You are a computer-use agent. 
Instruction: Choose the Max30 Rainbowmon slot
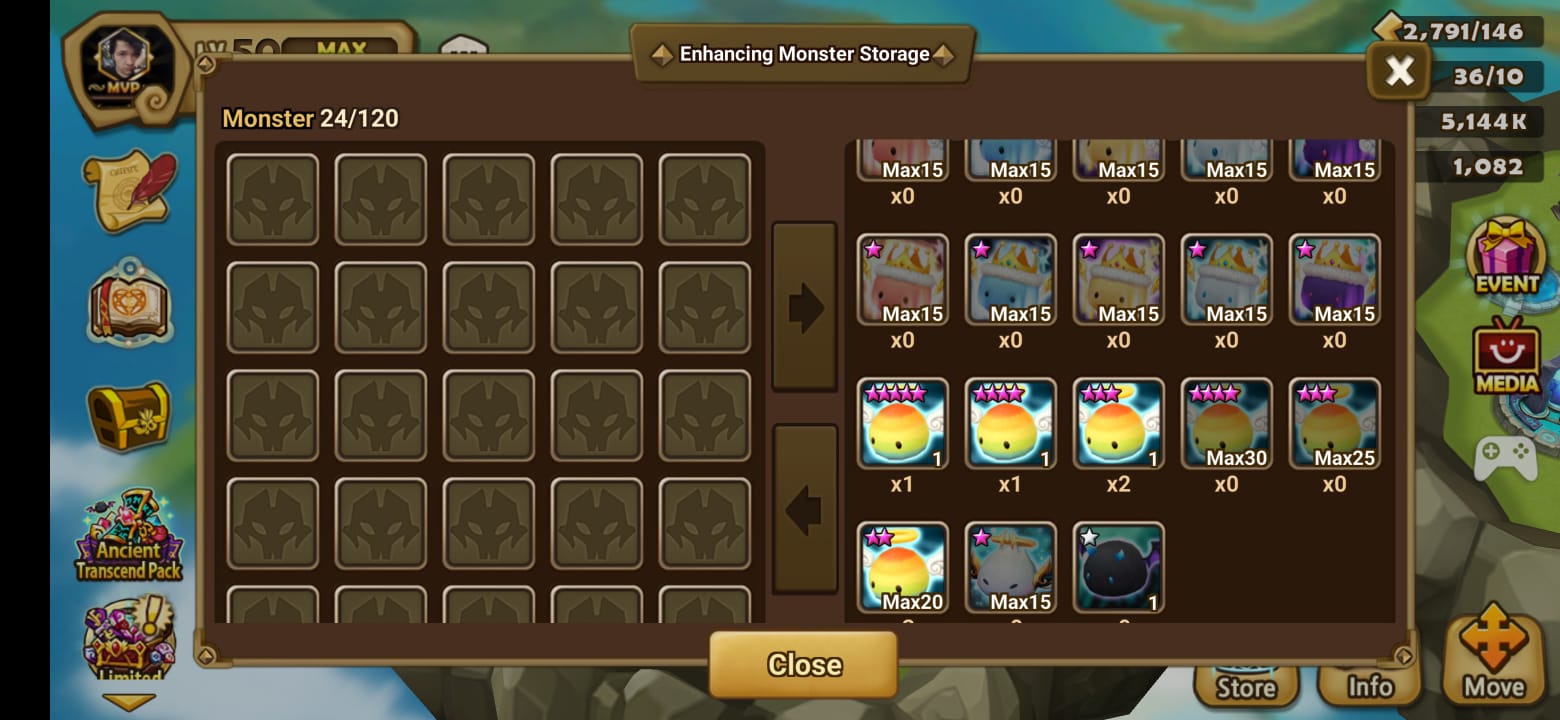pos(1226,424)
